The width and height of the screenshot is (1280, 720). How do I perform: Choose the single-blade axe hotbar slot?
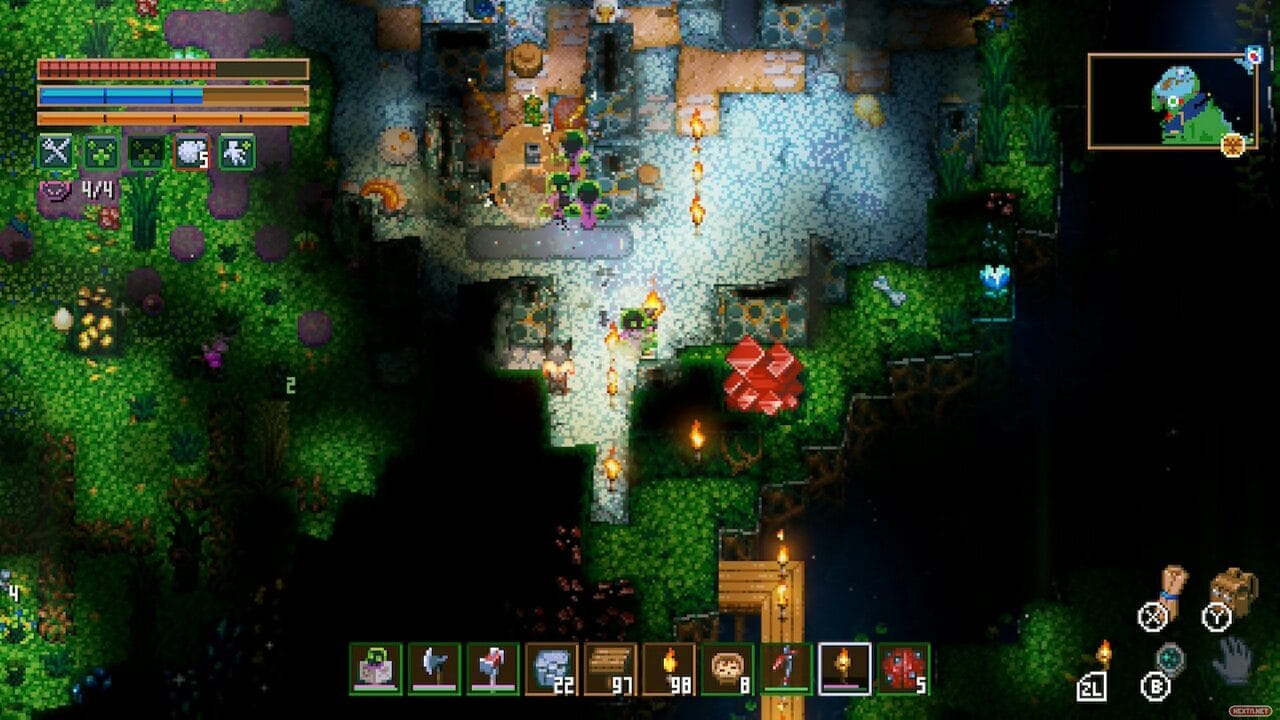click(434, 668)
